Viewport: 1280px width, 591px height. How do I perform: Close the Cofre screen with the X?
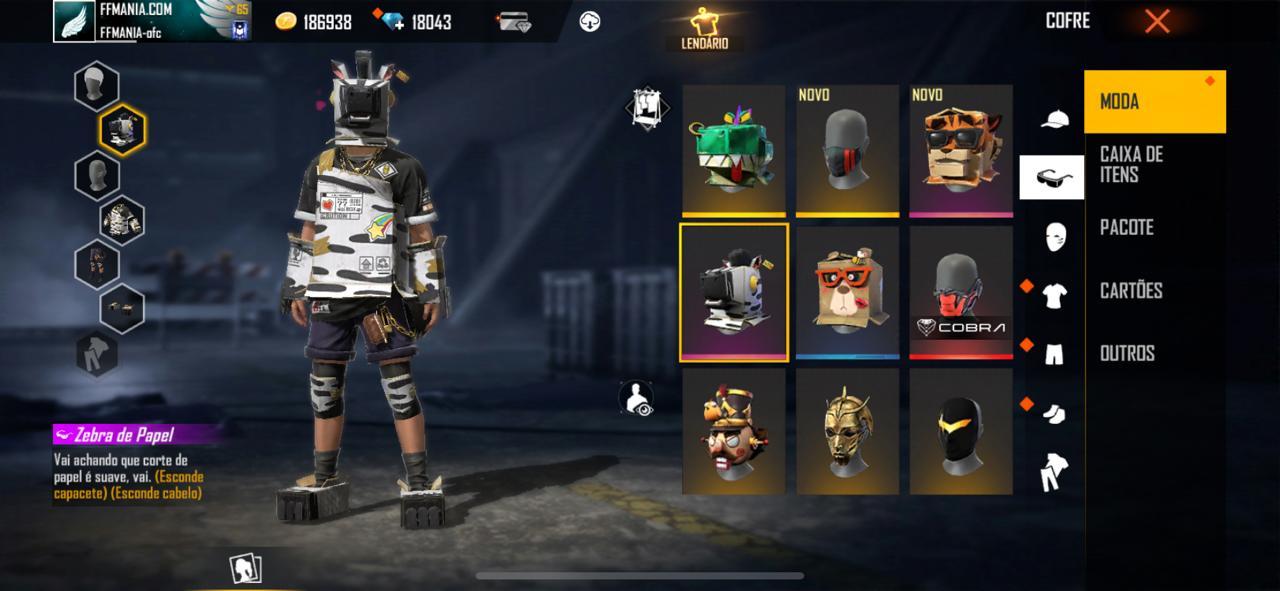[1157, 21]
